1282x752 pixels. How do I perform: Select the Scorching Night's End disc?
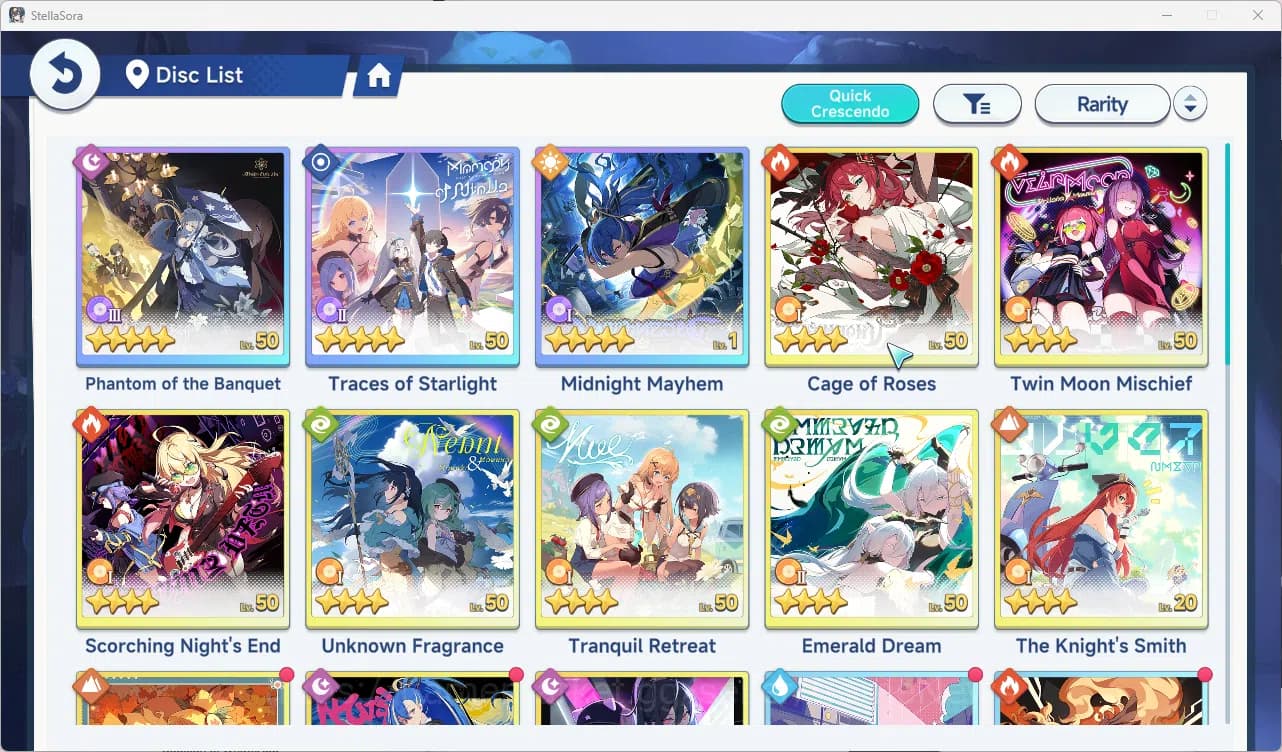[x=182, y=518]
